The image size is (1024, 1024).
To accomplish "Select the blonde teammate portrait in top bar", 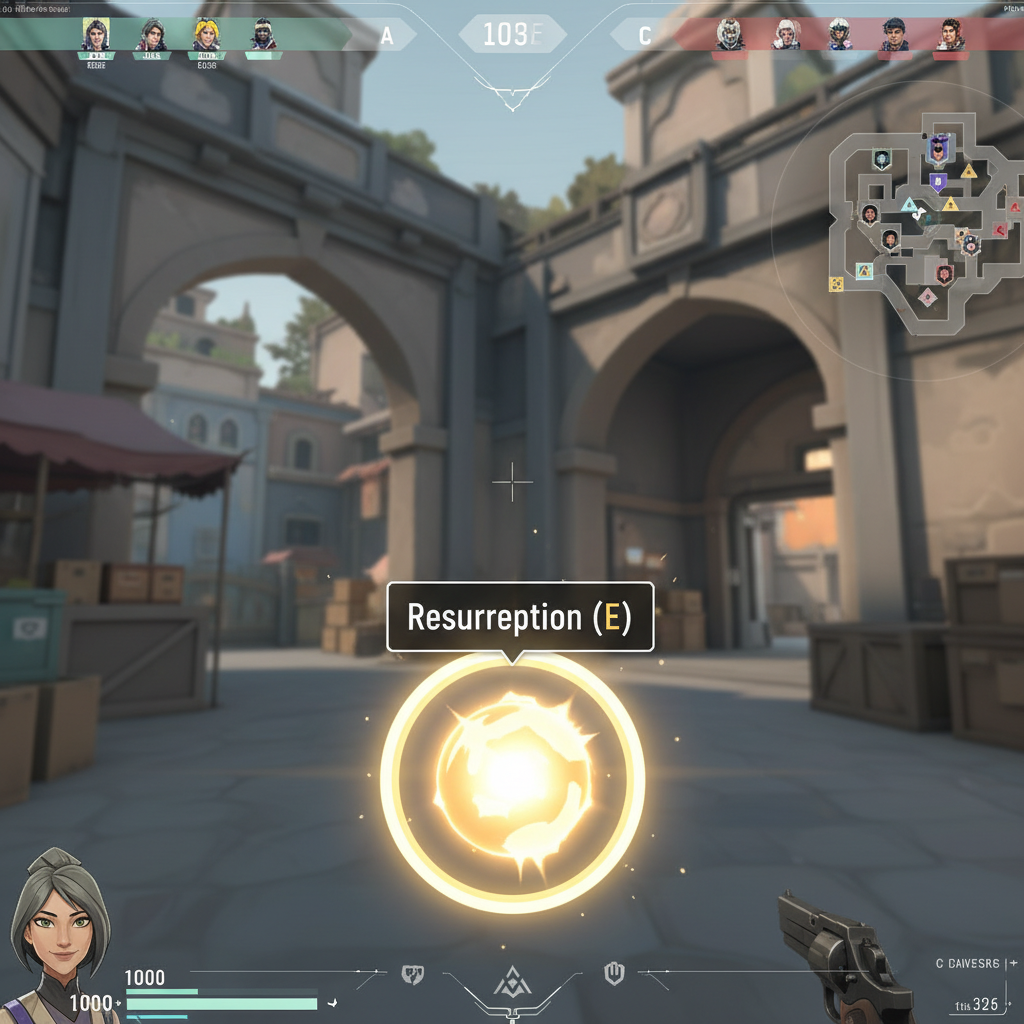I will [206, 35].
